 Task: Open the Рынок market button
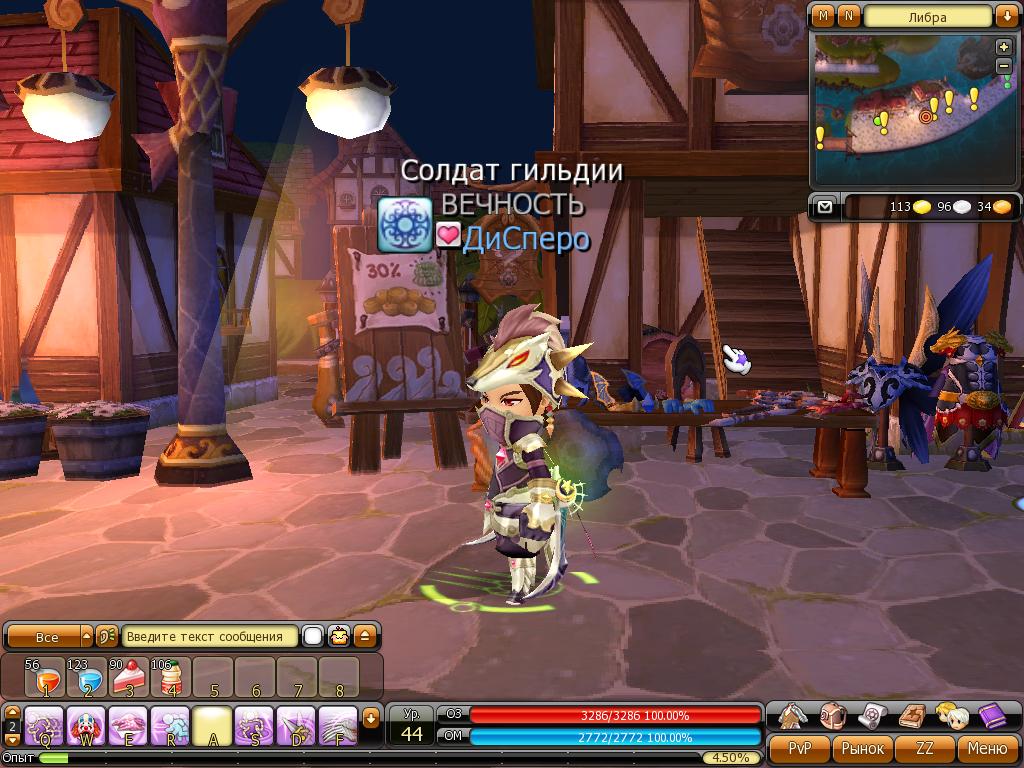[x=862, y=748]
